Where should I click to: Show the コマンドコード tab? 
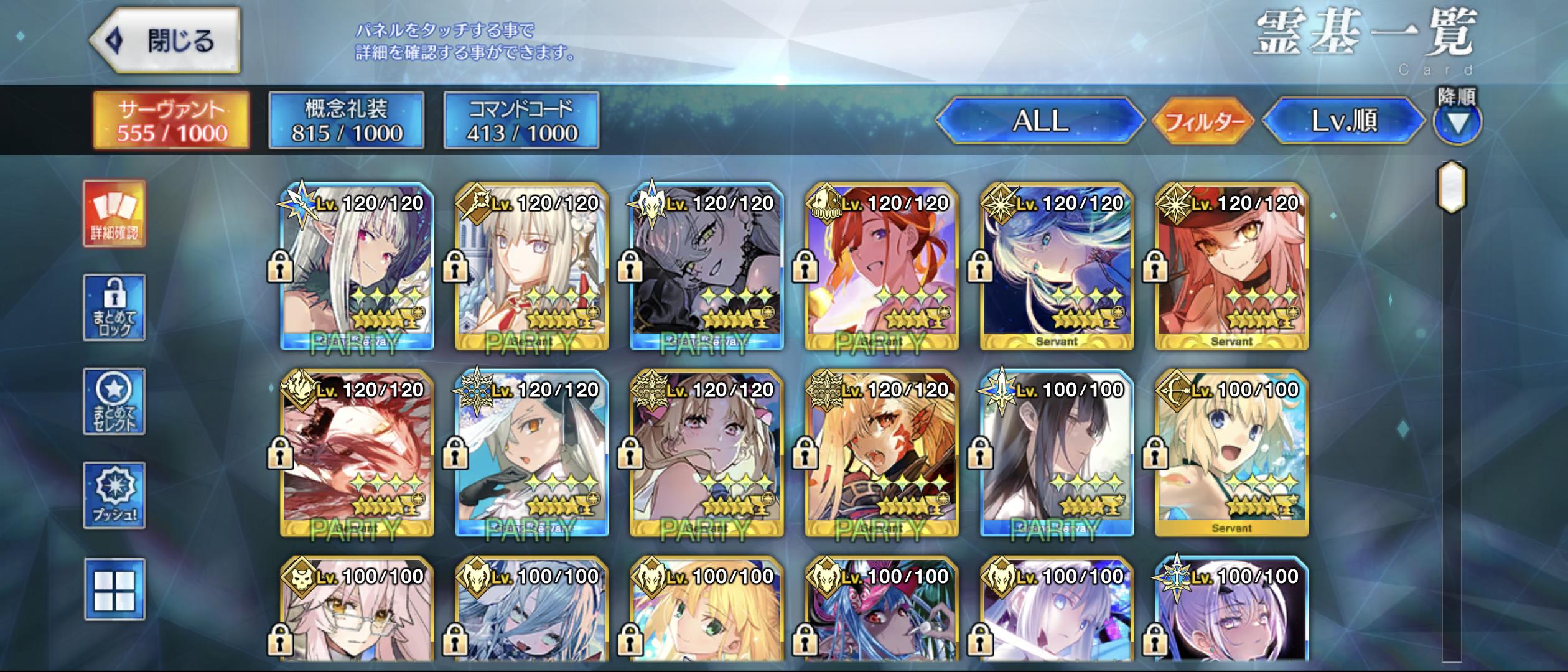(x=521, y=121)
